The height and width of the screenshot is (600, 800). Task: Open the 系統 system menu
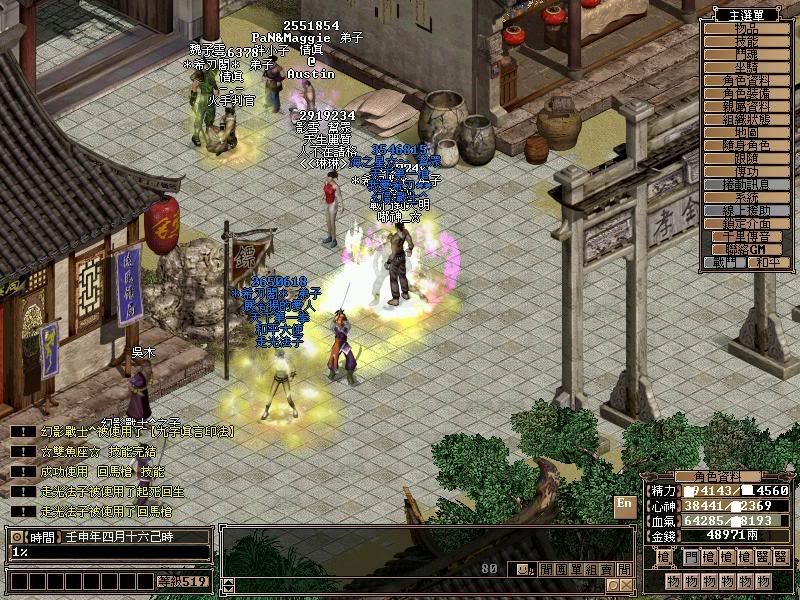coord(746,198)
